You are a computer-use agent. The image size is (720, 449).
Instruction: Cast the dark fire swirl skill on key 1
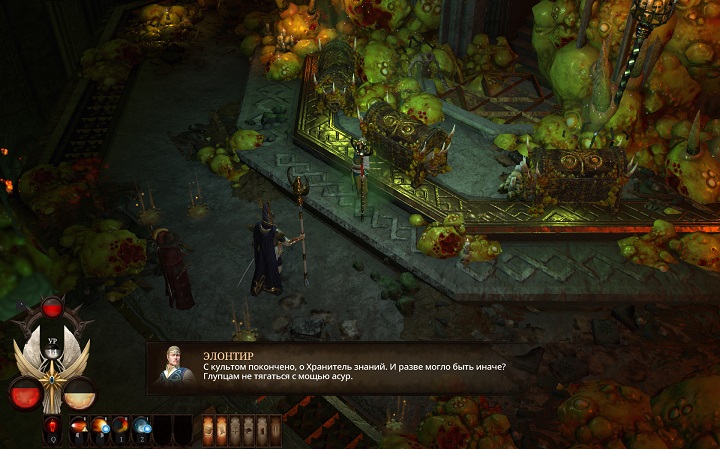click(120, 429)
